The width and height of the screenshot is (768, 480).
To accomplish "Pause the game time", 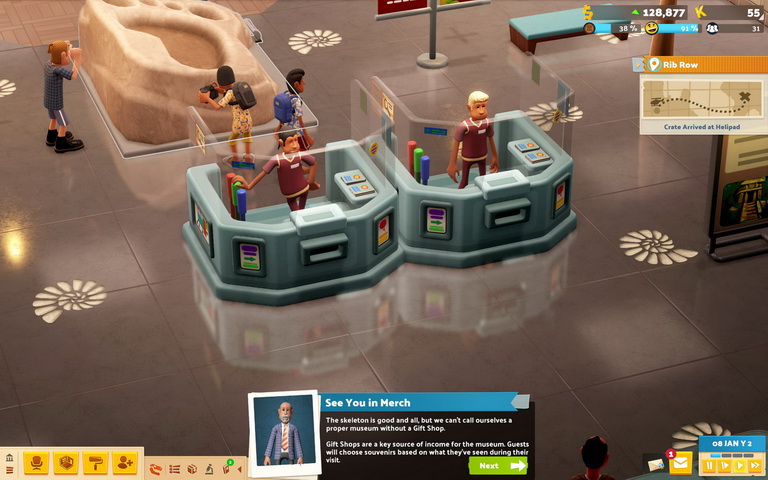I will click(710, 465).
